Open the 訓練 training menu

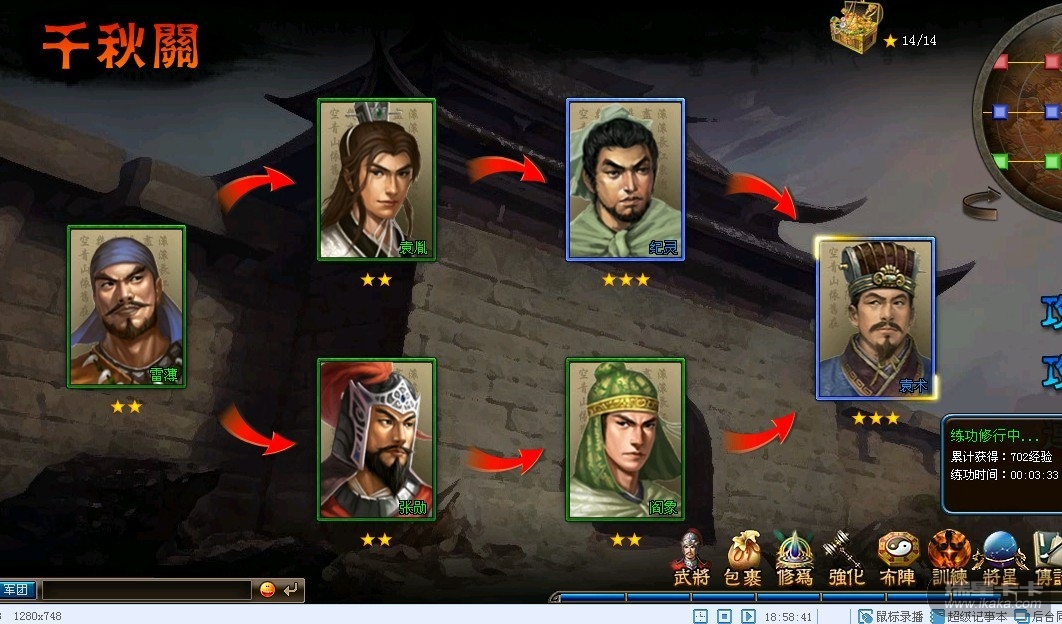948,560
